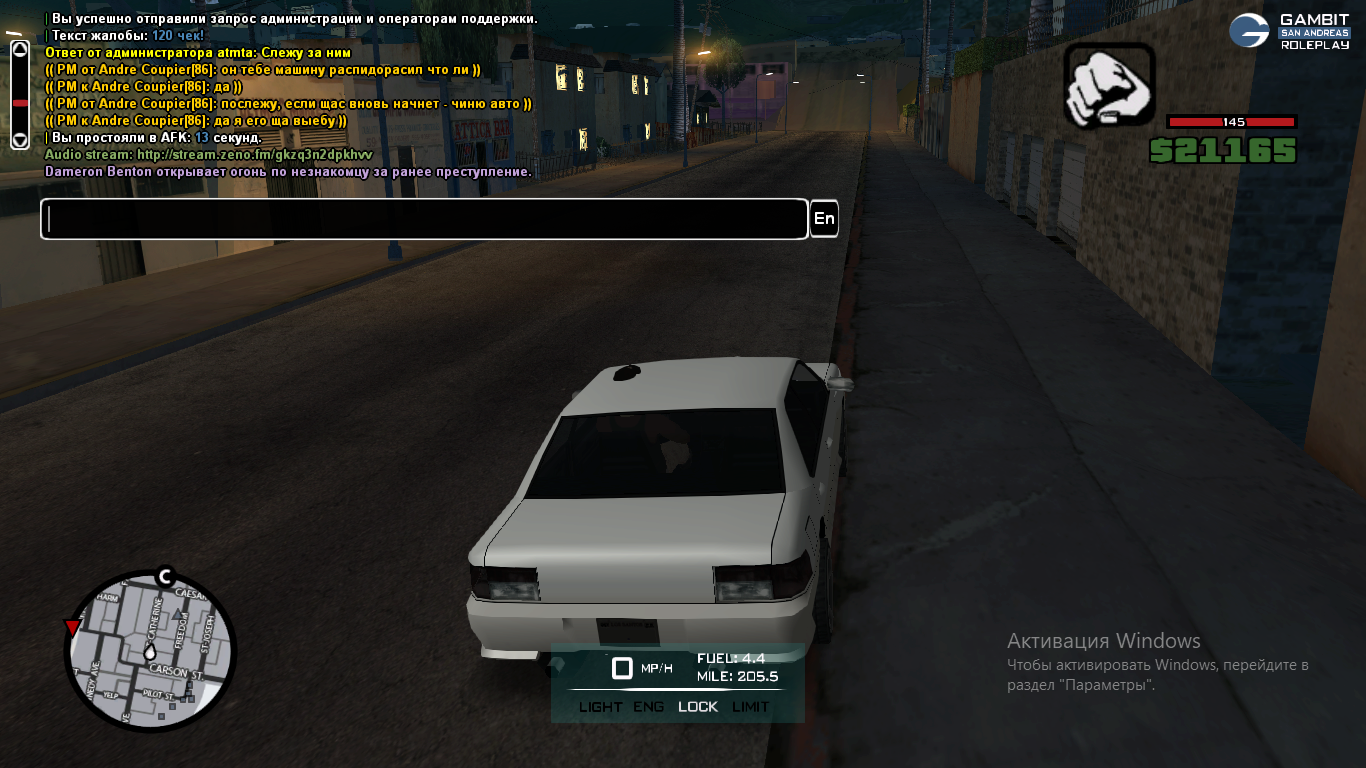
Task: Click the circular street minimap
Action: 150,654
